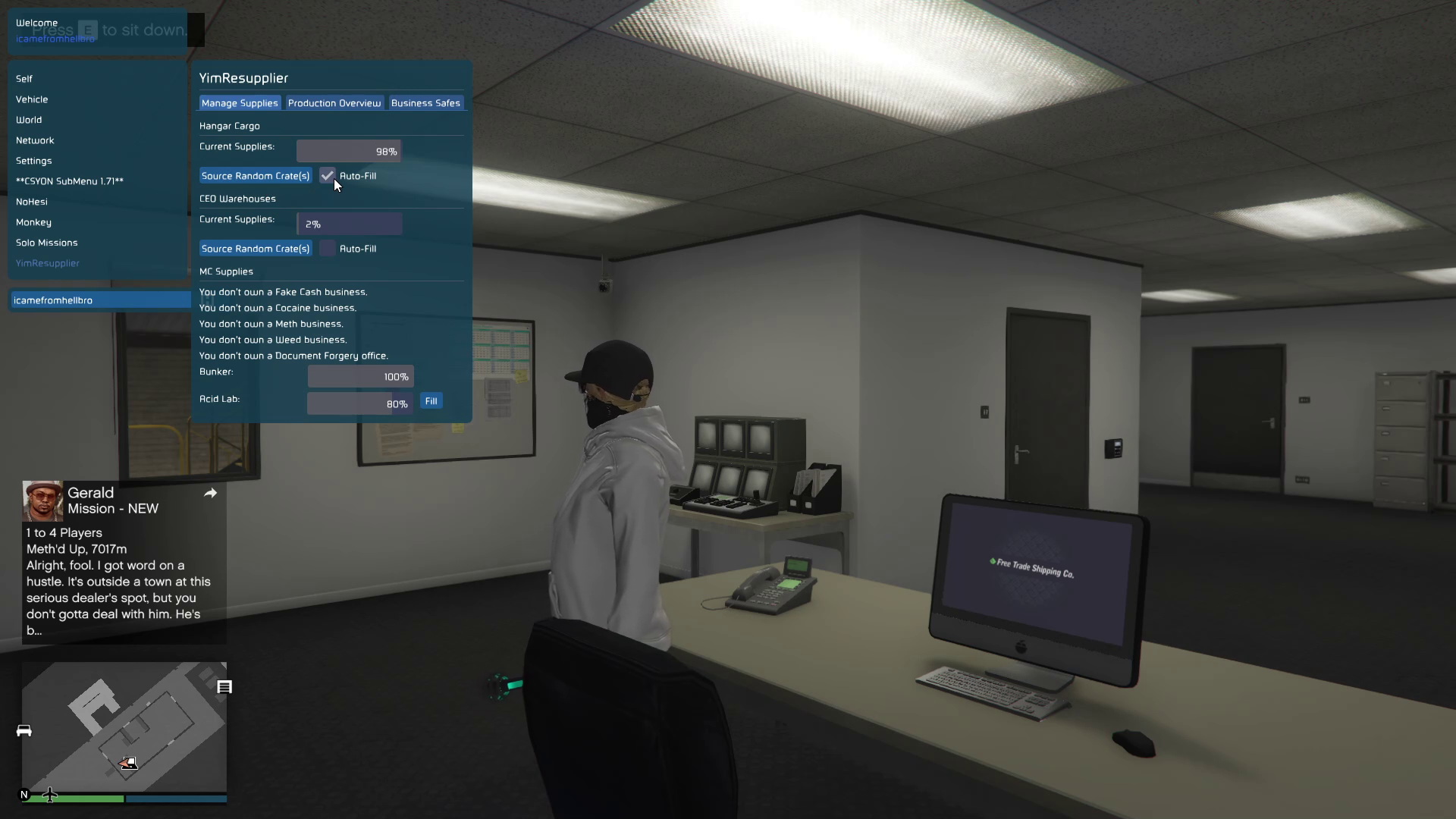1456x819 pixels.
Task: Enable Auto-Fill for CEO Warehouses
Action: [327, 249]
